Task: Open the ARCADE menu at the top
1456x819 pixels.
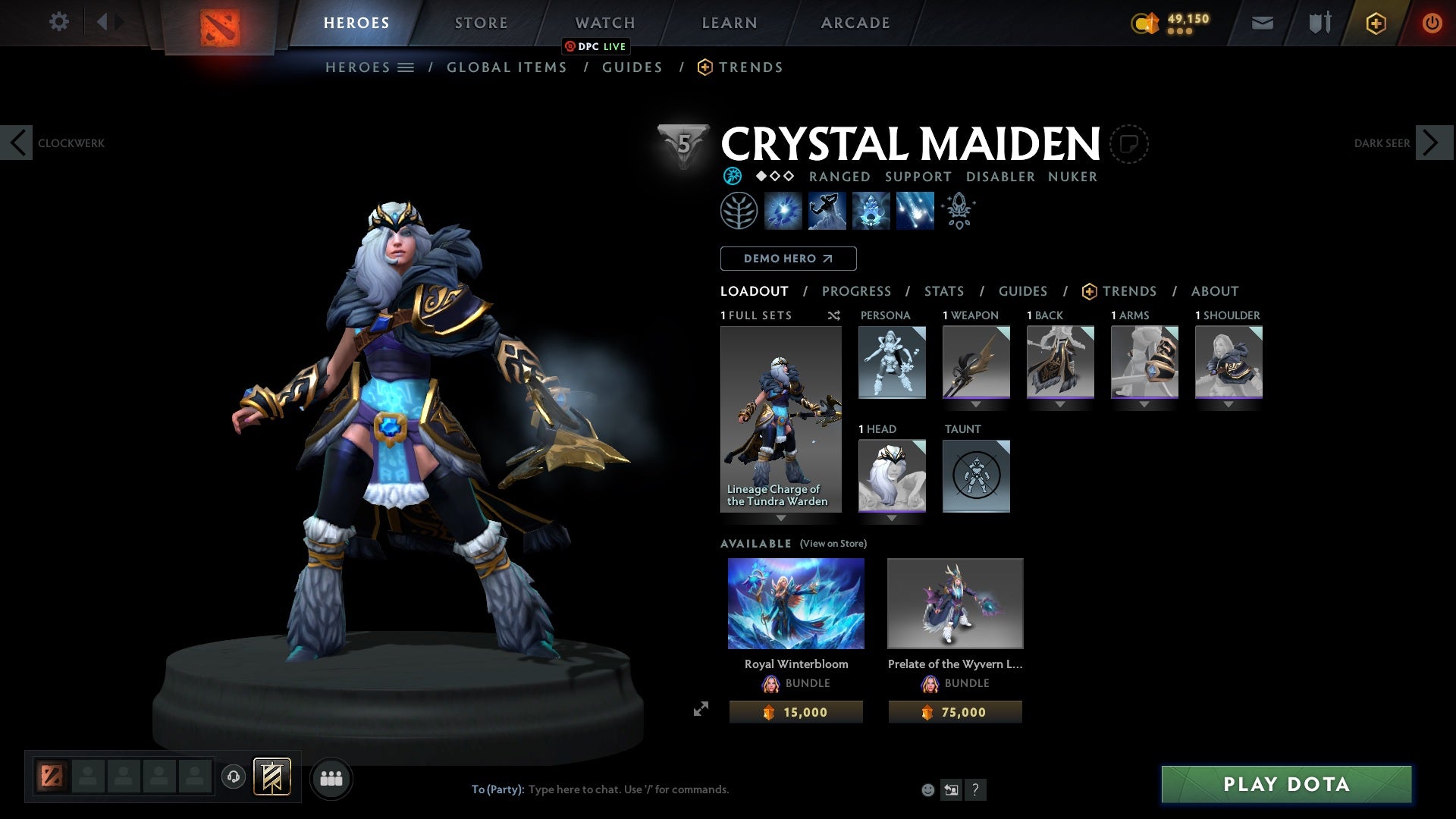Action: coord(855,22)
